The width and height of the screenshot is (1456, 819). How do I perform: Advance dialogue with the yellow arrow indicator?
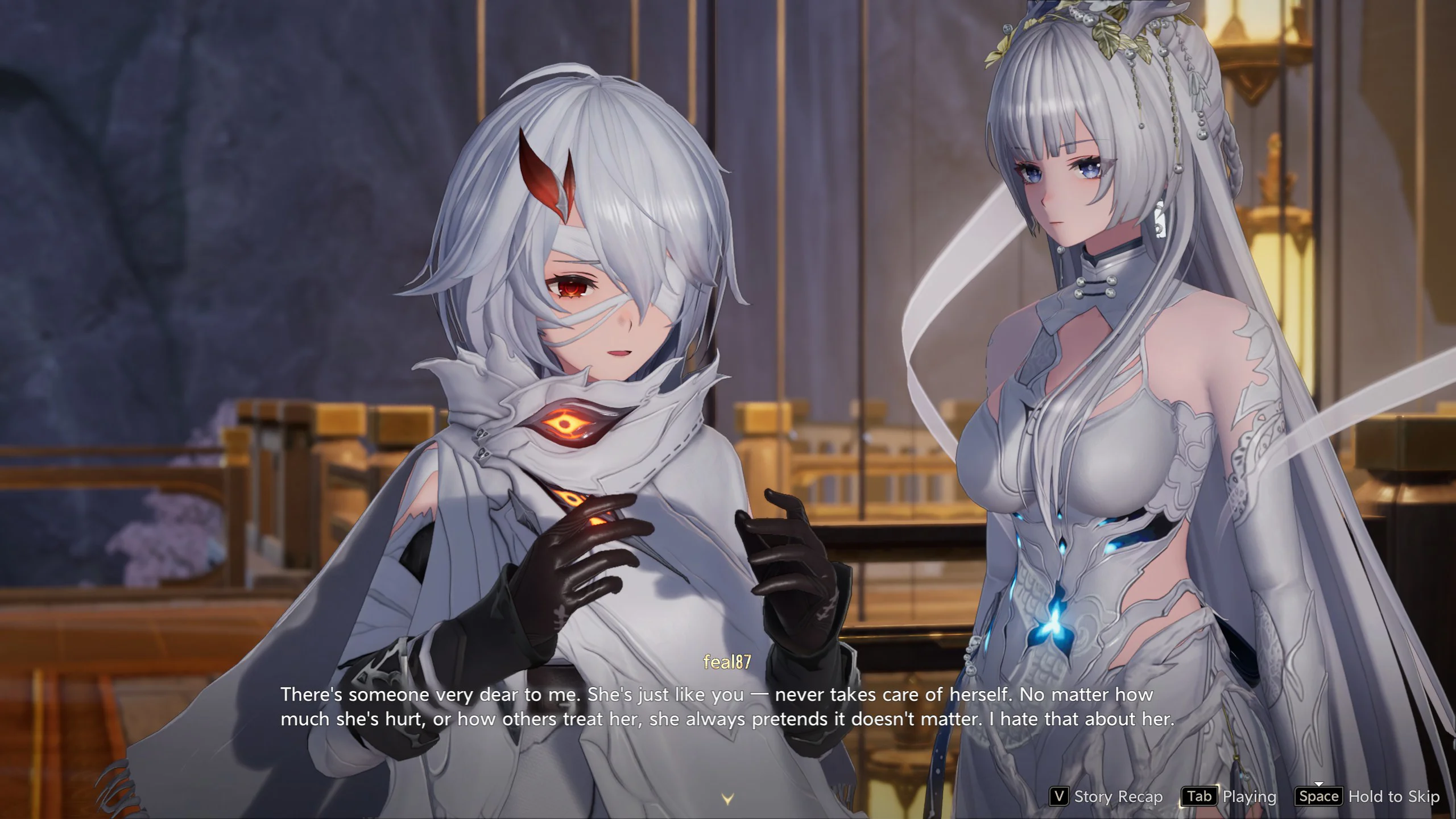[x=727, y=799]
